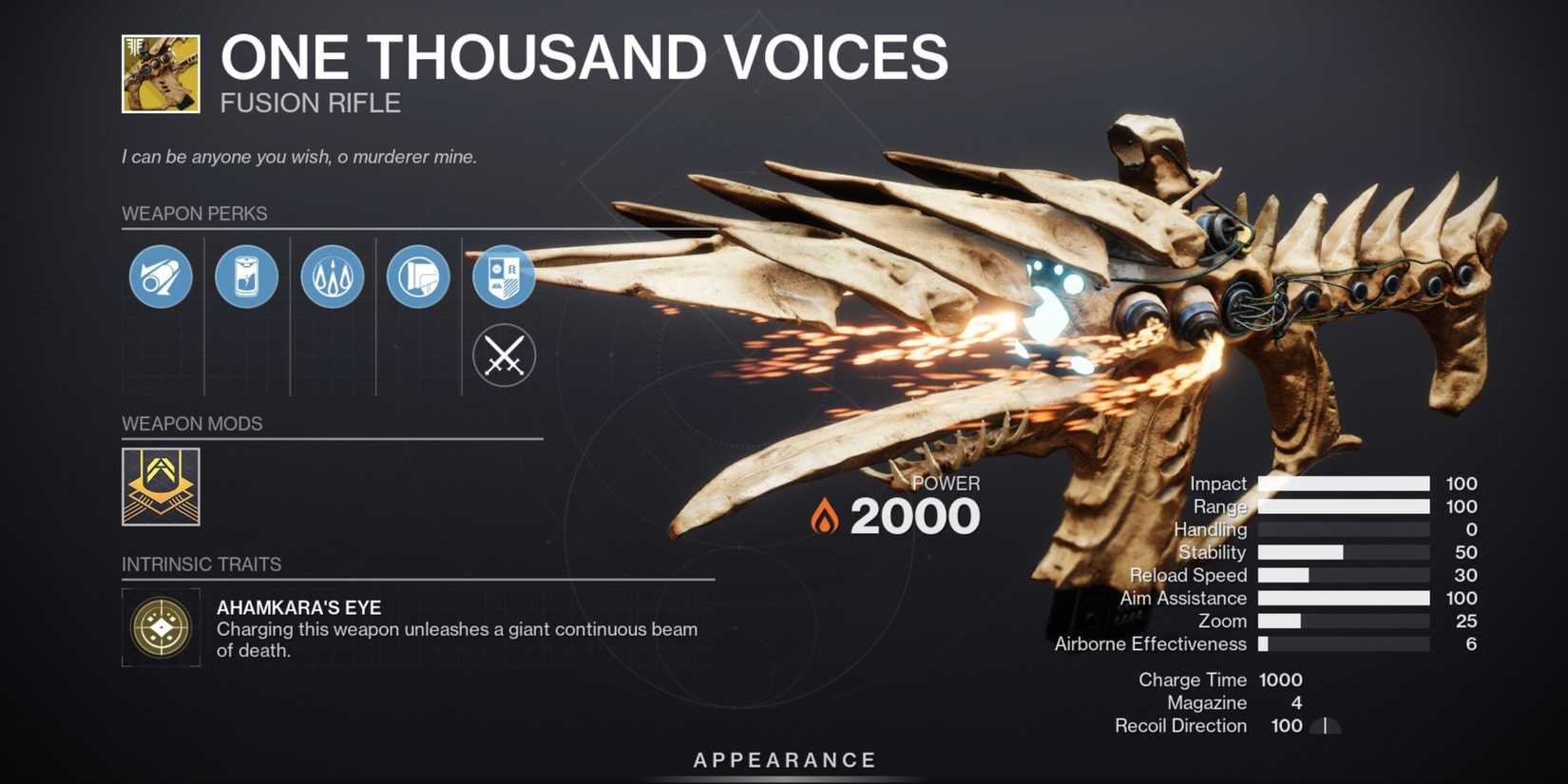Open the Unforeseen Repercussions trait perk
The width and height of the screenshot is (1568, 784).
(x=332, y=277)
